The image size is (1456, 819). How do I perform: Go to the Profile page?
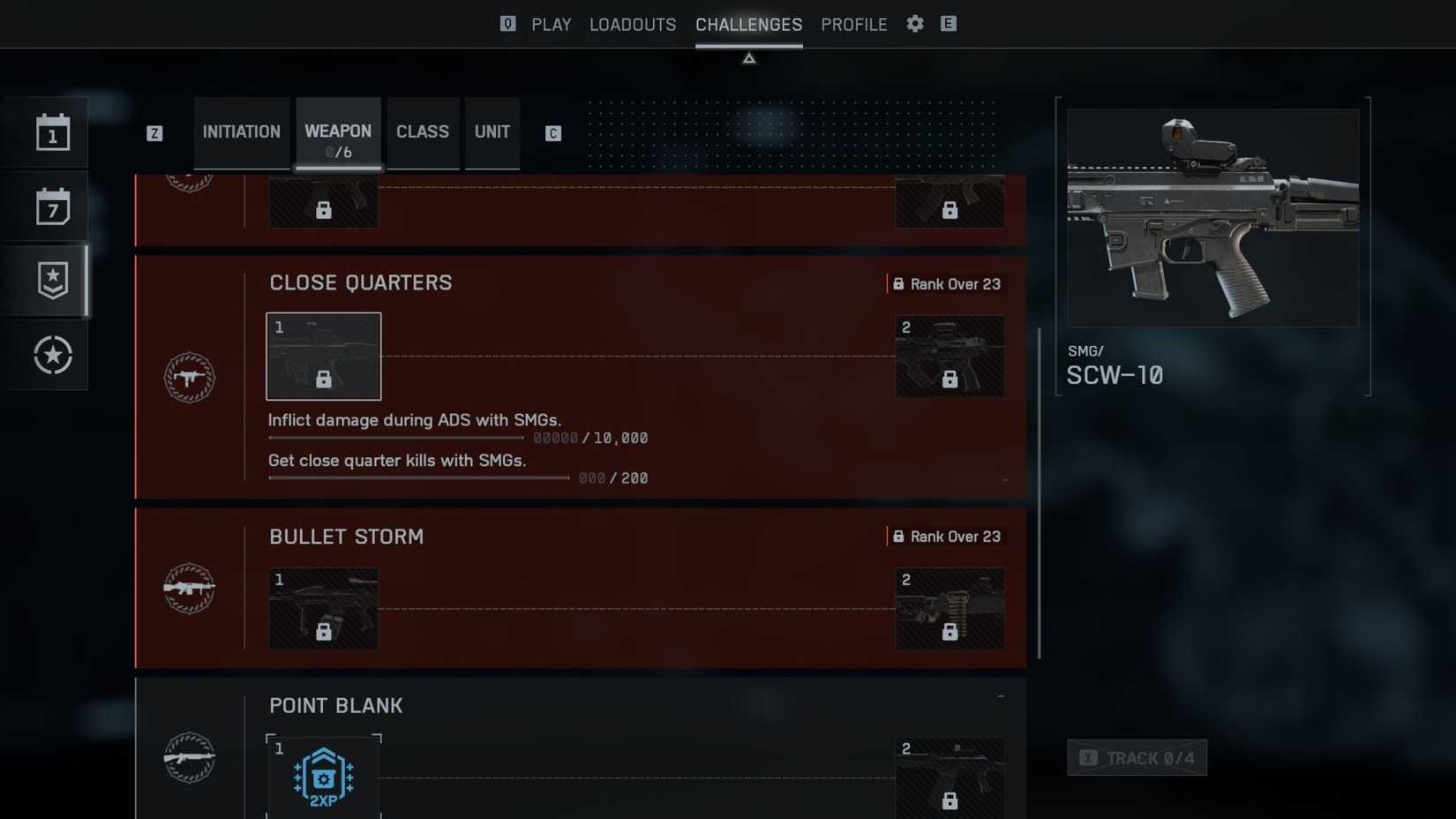pos(852,24)
